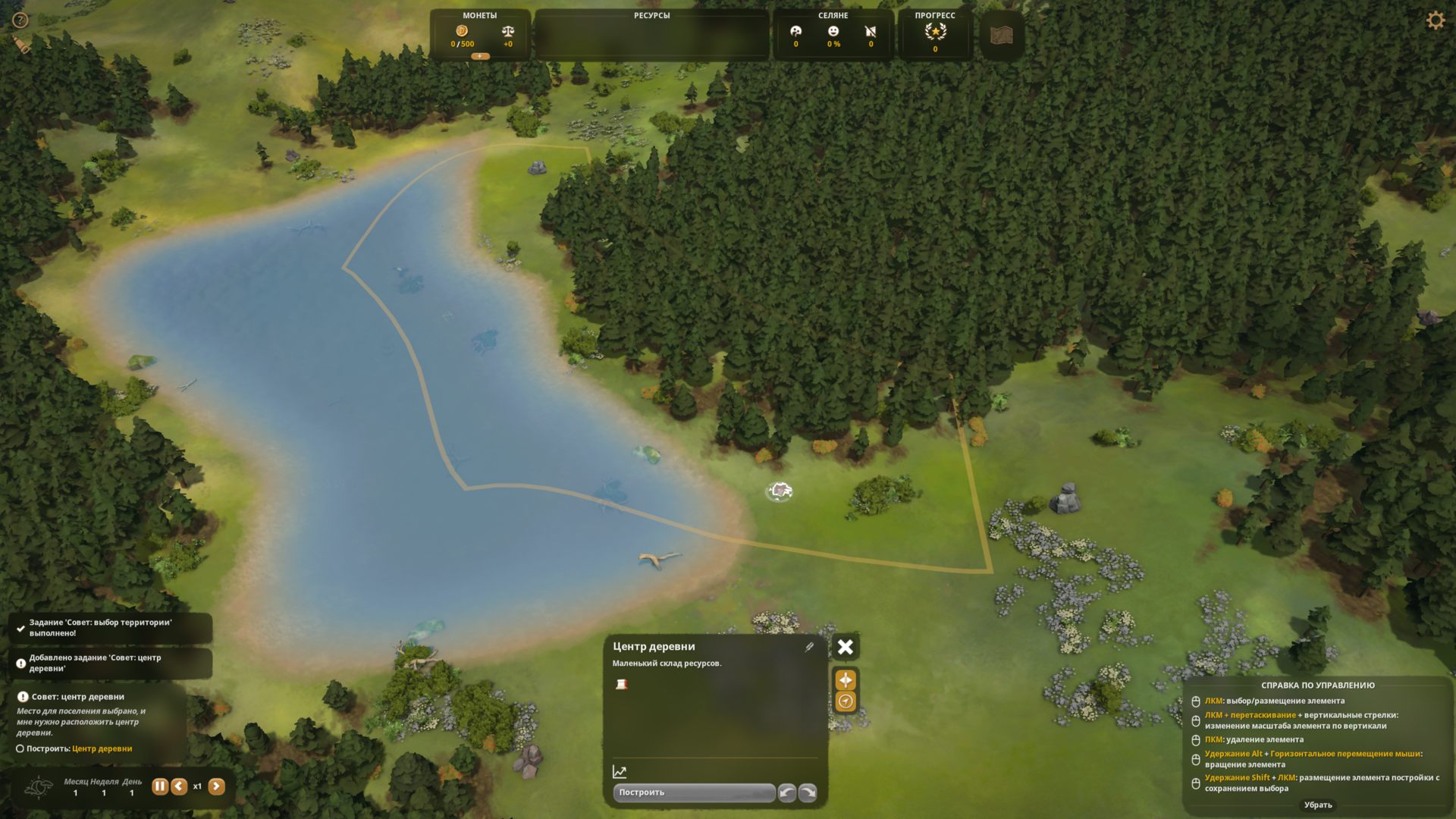1456x819 pixels.
Task: Decrease game speed with the left arrow
Action: (179, 786)
